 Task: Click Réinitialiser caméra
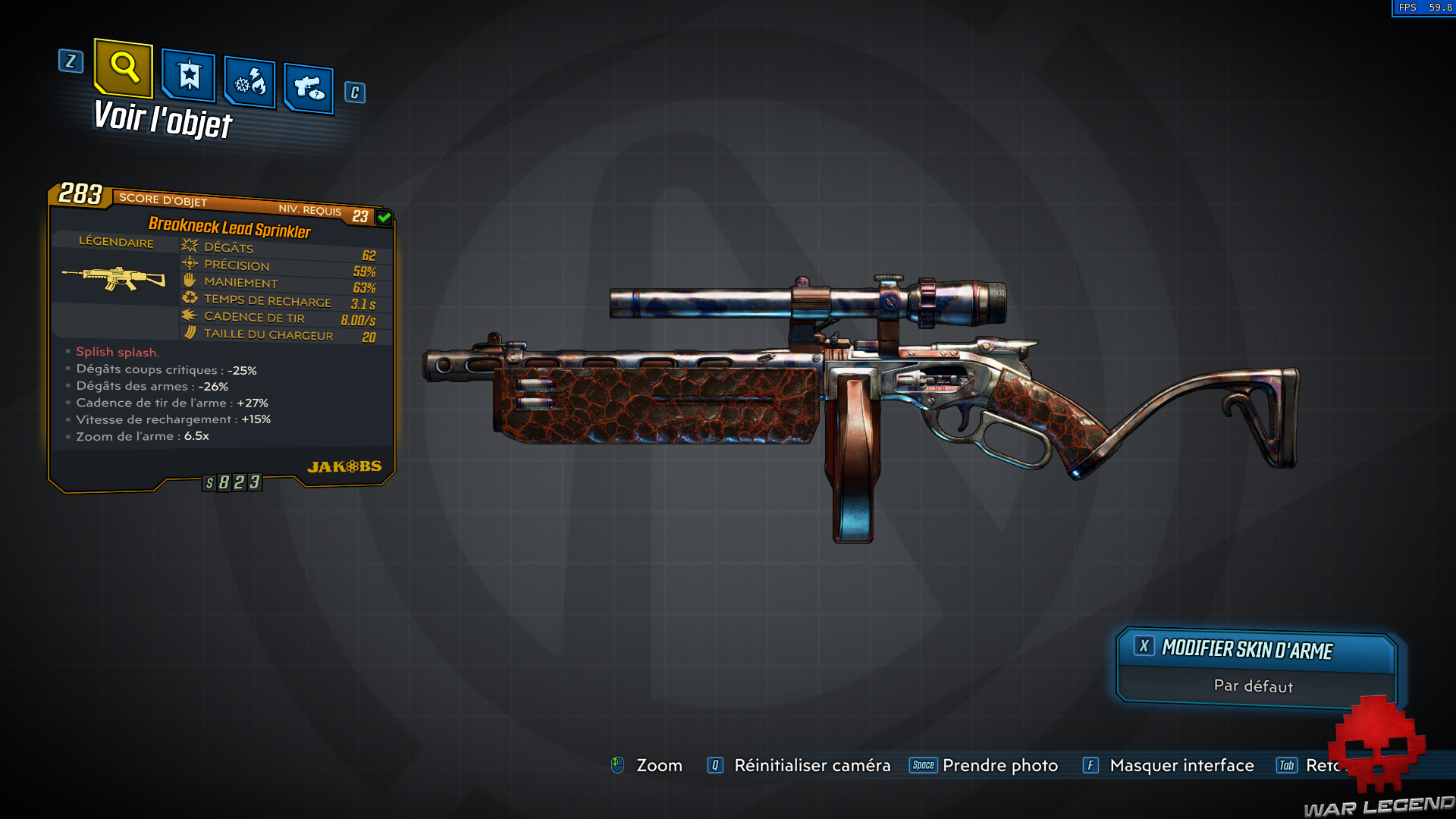coord(811,766)
